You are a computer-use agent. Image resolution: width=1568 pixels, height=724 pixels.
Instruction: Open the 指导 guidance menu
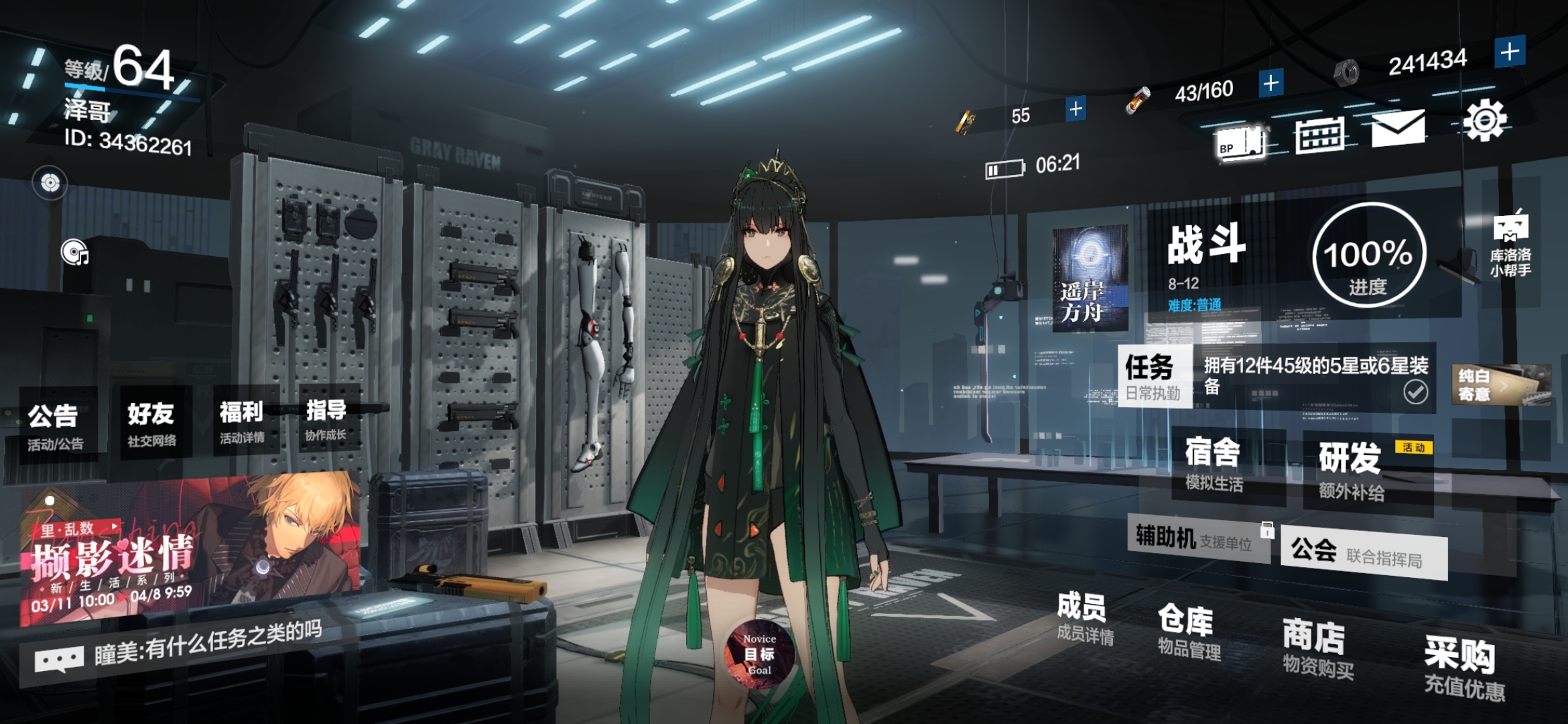pos(326,418)
